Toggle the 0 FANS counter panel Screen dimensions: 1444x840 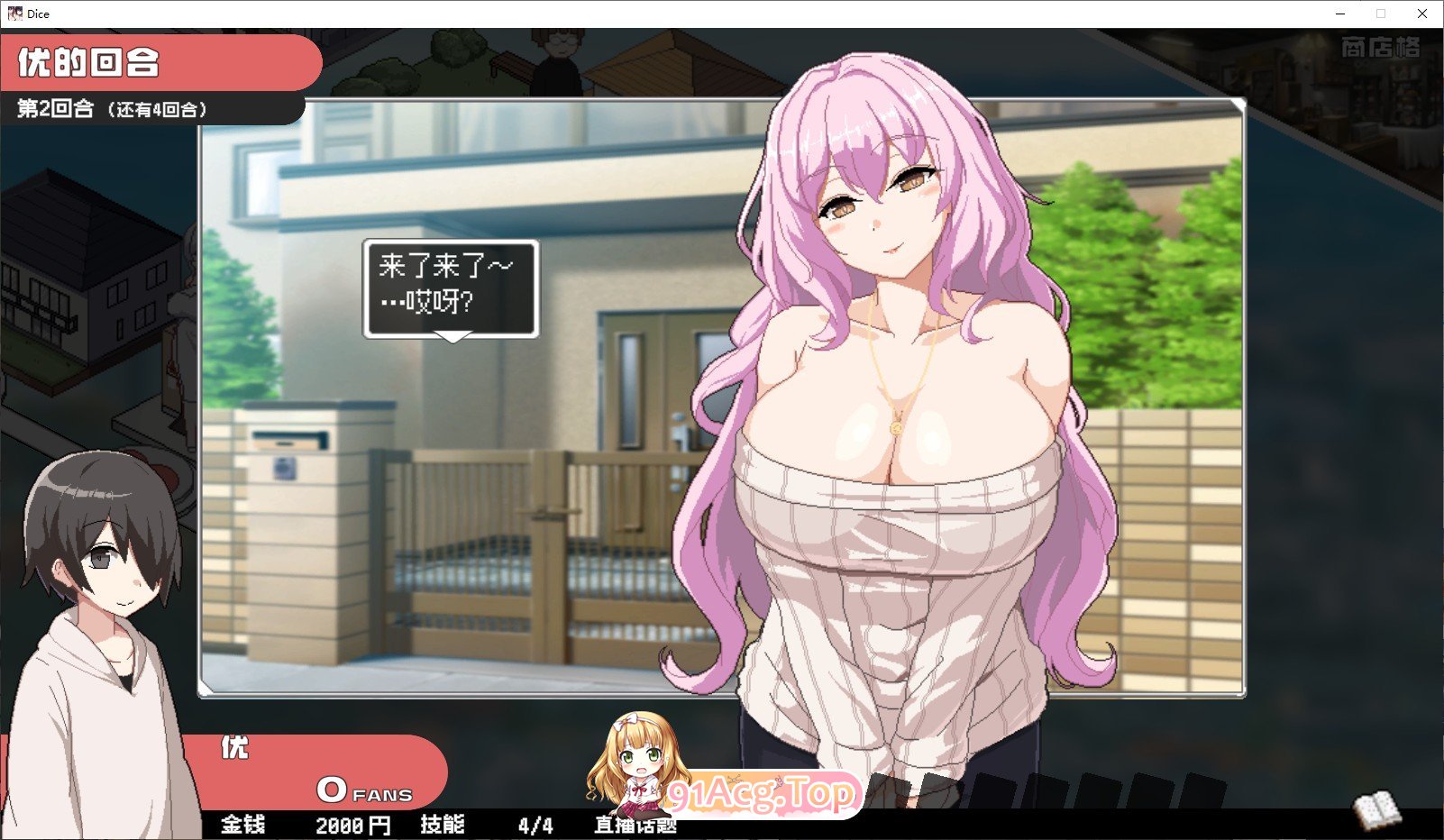point(361,793)
